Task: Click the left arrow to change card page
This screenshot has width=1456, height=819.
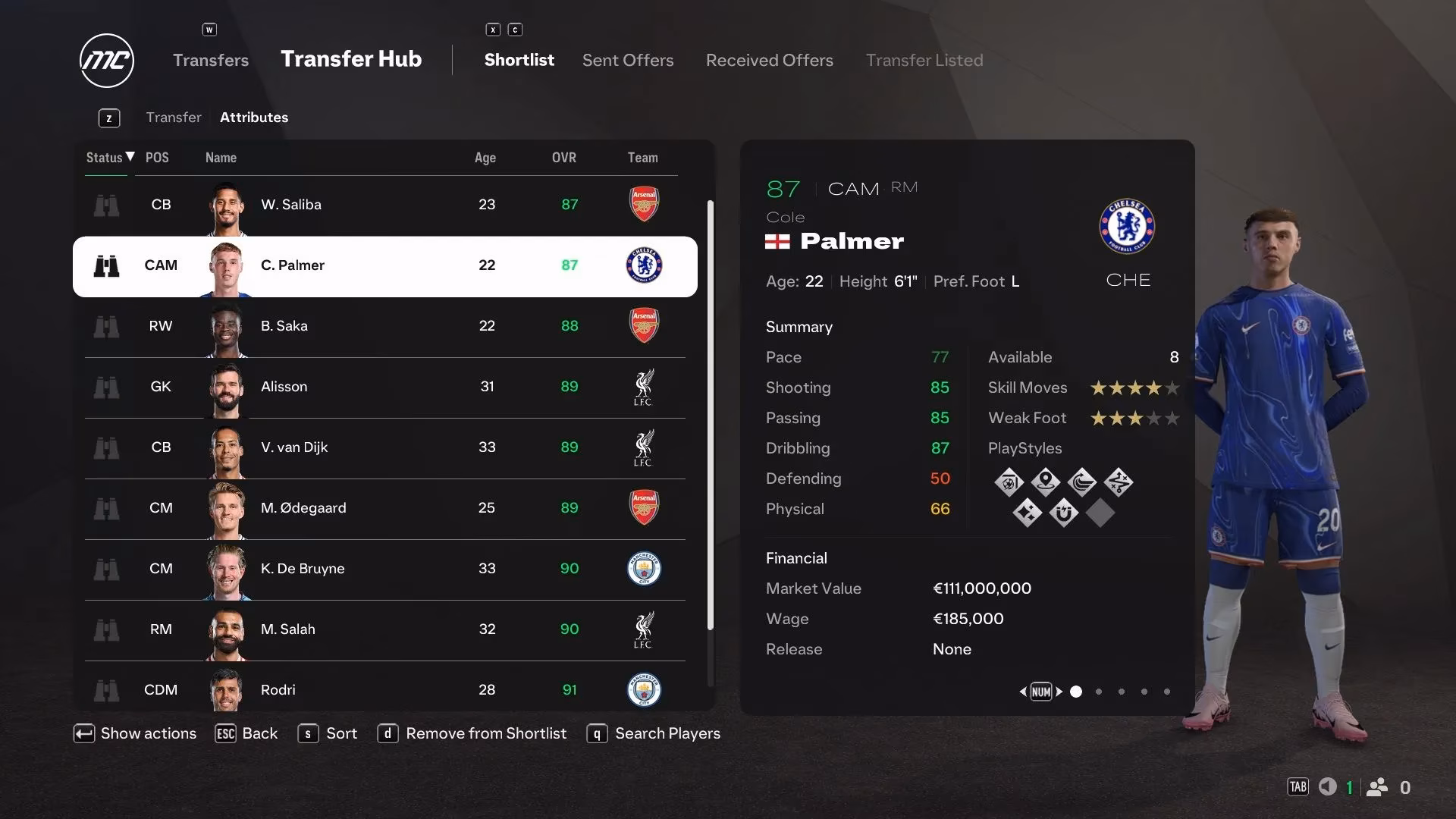Action: pos(1023,692)
